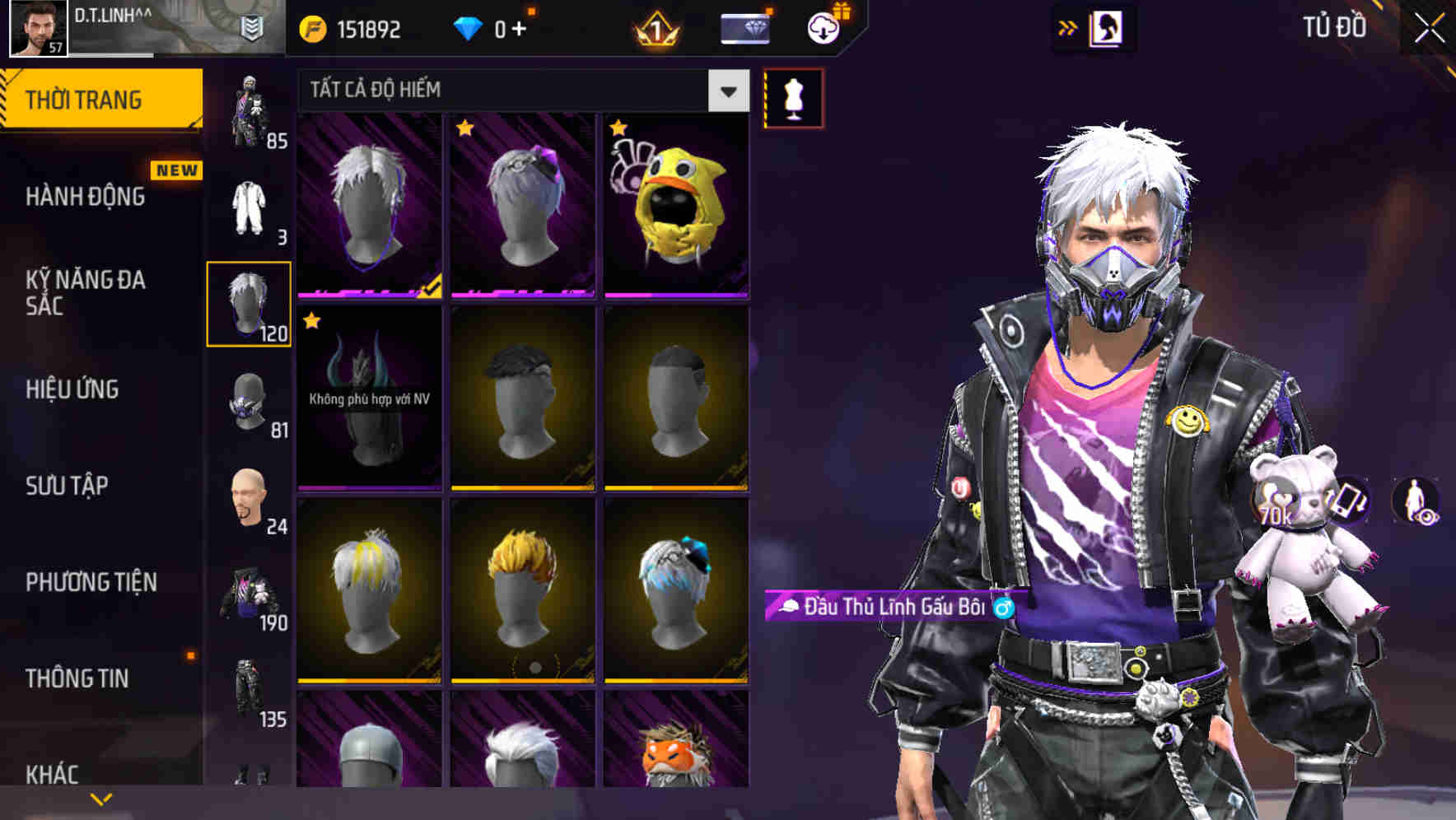Viewport: 1456px width, 820px height.
Task: Open the cloud gift icon in the top bar
Action: coord(824,27)
